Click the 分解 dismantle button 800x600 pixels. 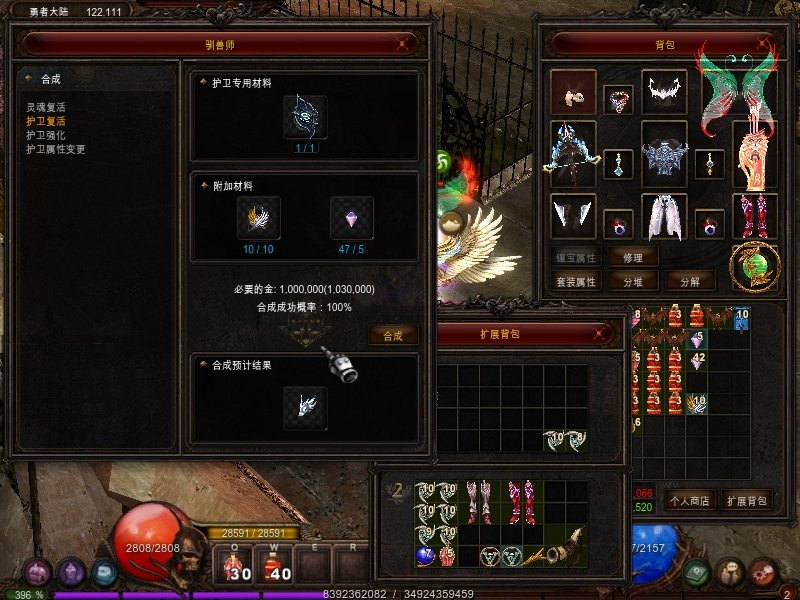point(690,282)
